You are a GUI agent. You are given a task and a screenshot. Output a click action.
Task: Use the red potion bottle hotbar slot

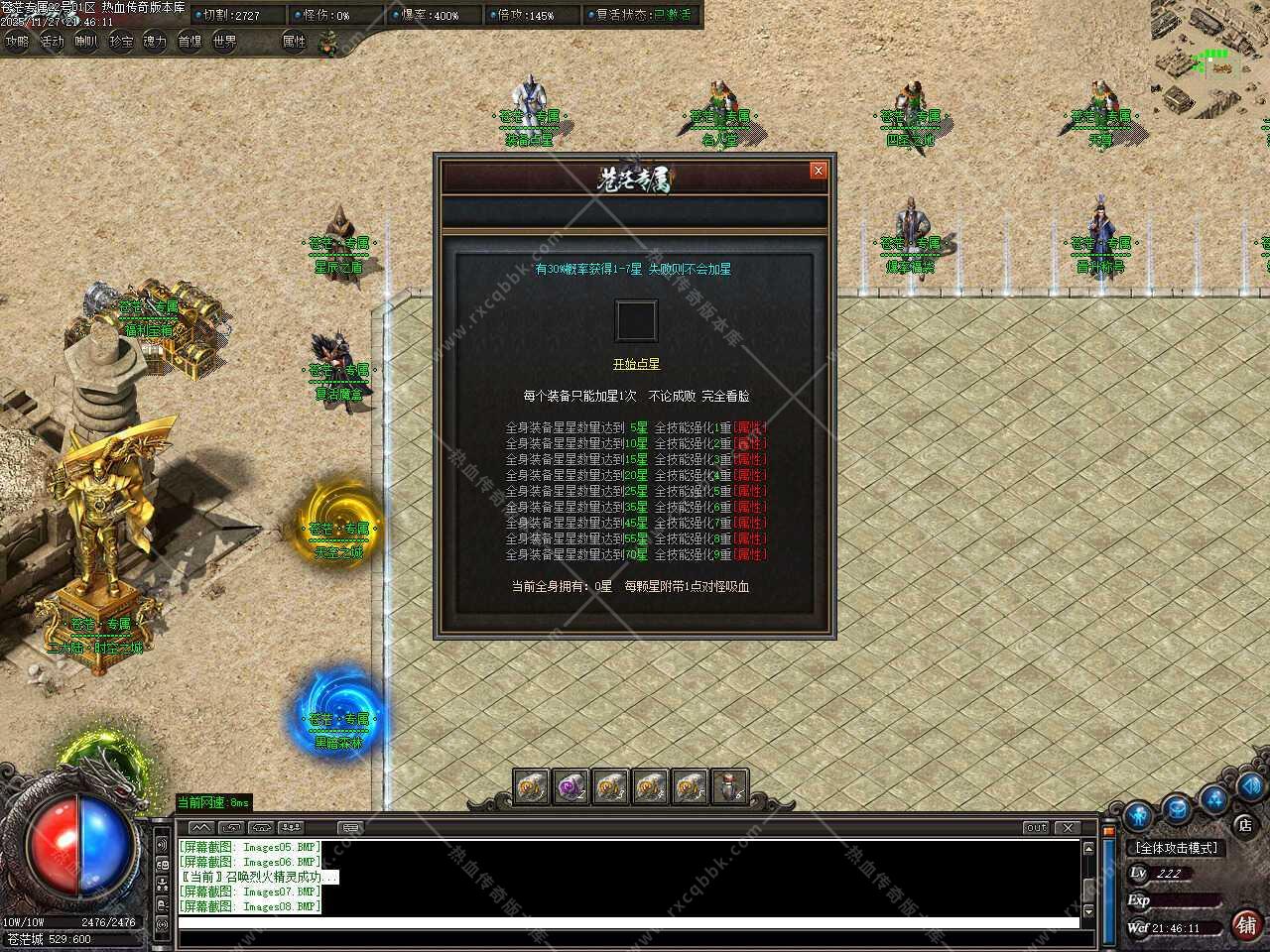point(729,787)
